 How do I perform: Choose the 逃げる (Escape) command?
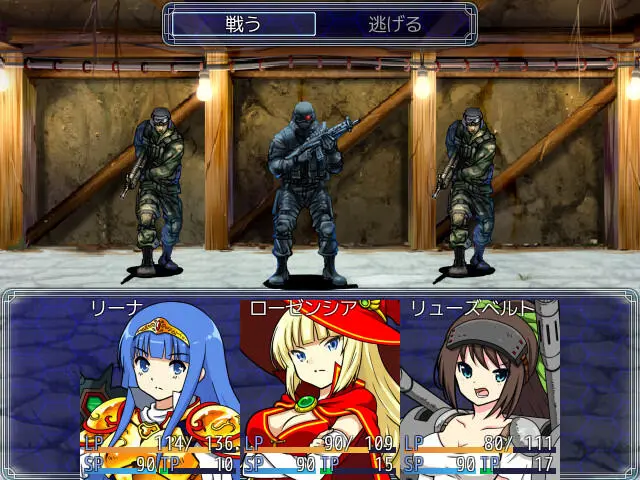tap(395, 24)
